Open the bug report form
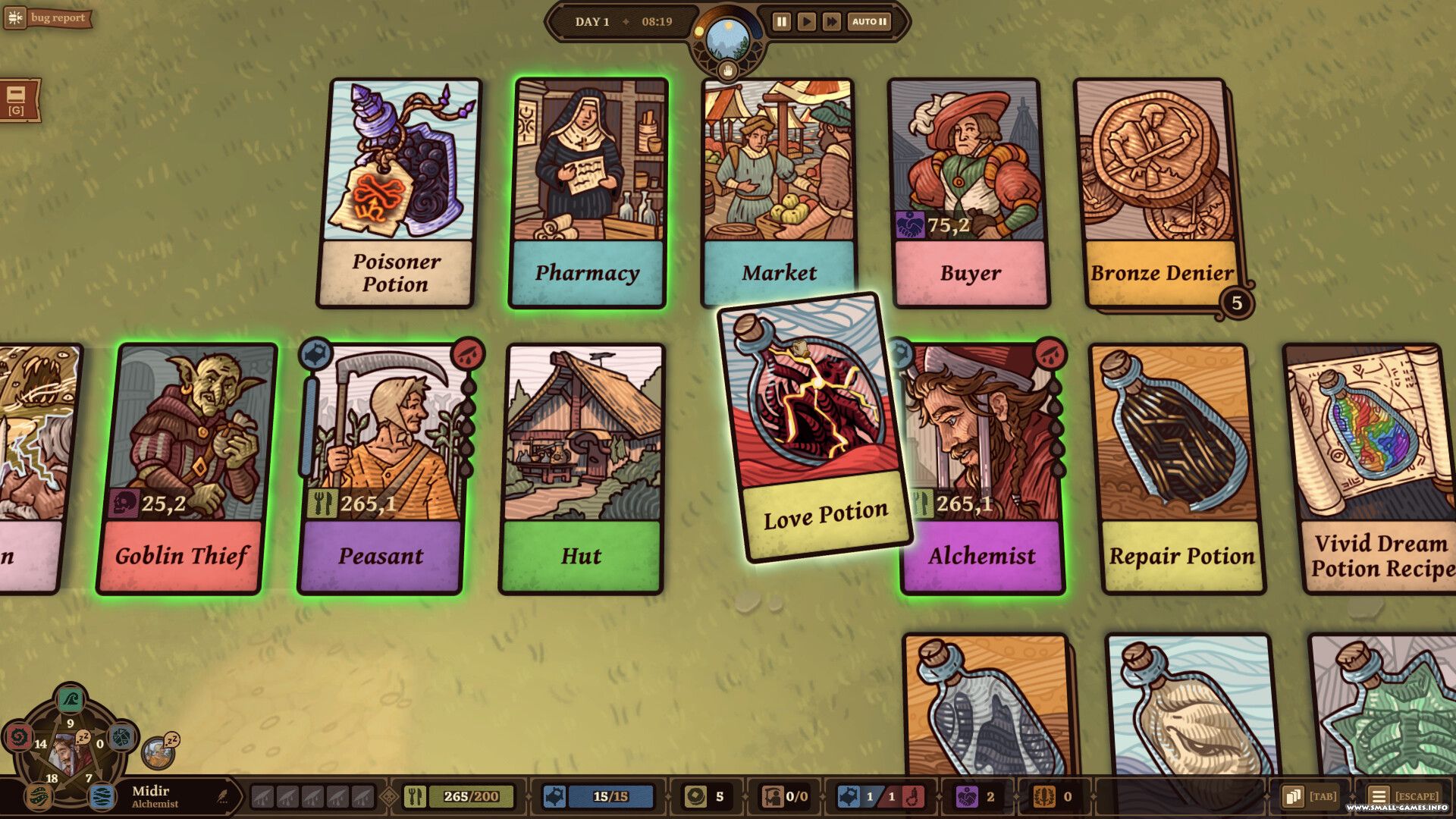This screenshot has height=819, width=1456. 48,18
